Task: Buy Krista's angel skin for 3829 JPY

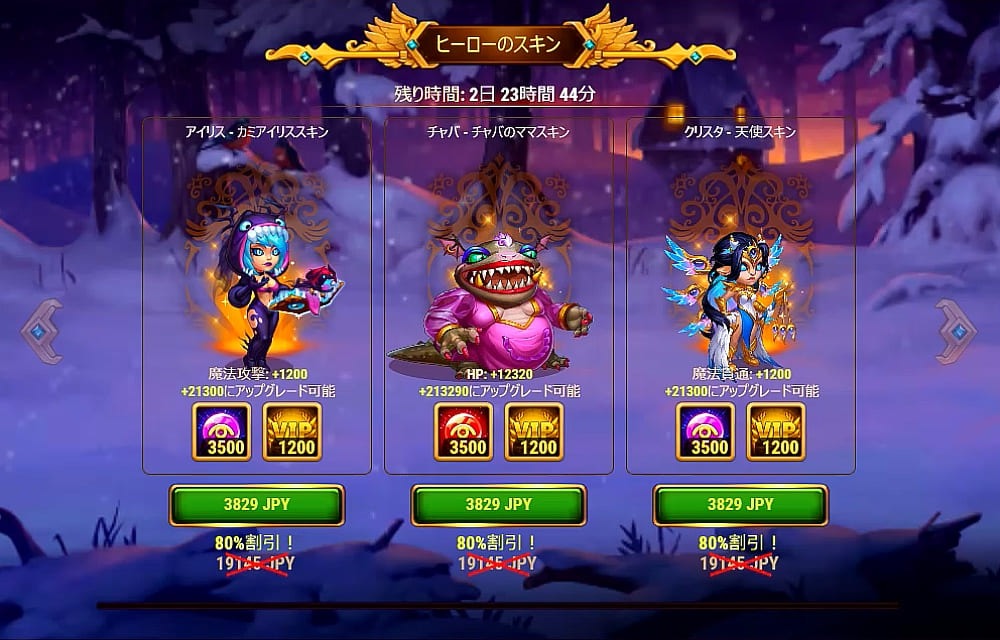Action: pyautogui.click(x=740, y=505)
